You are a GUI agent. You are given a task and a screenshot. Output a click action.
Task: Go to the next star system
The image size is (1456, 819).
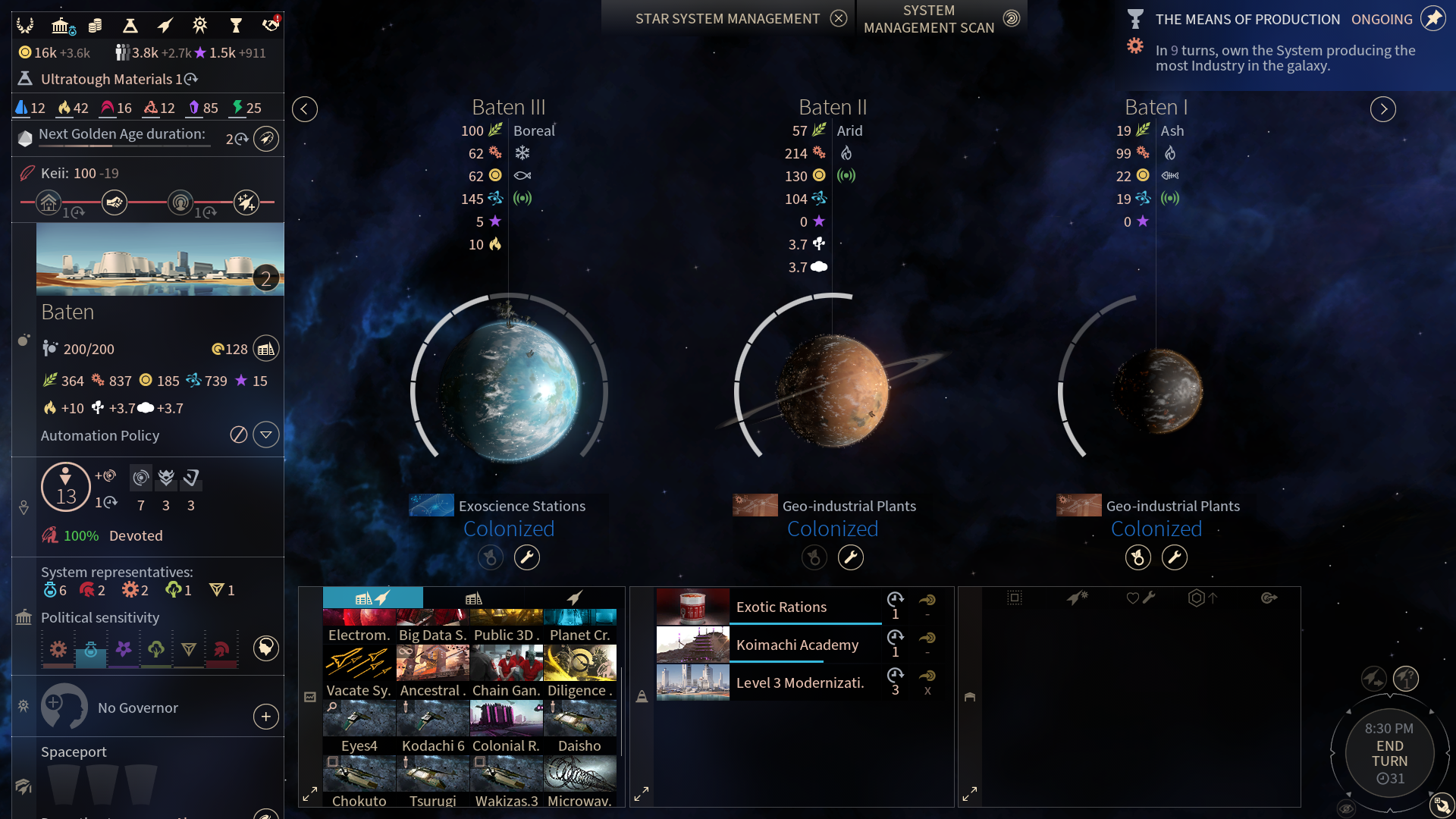point(1383,109)
